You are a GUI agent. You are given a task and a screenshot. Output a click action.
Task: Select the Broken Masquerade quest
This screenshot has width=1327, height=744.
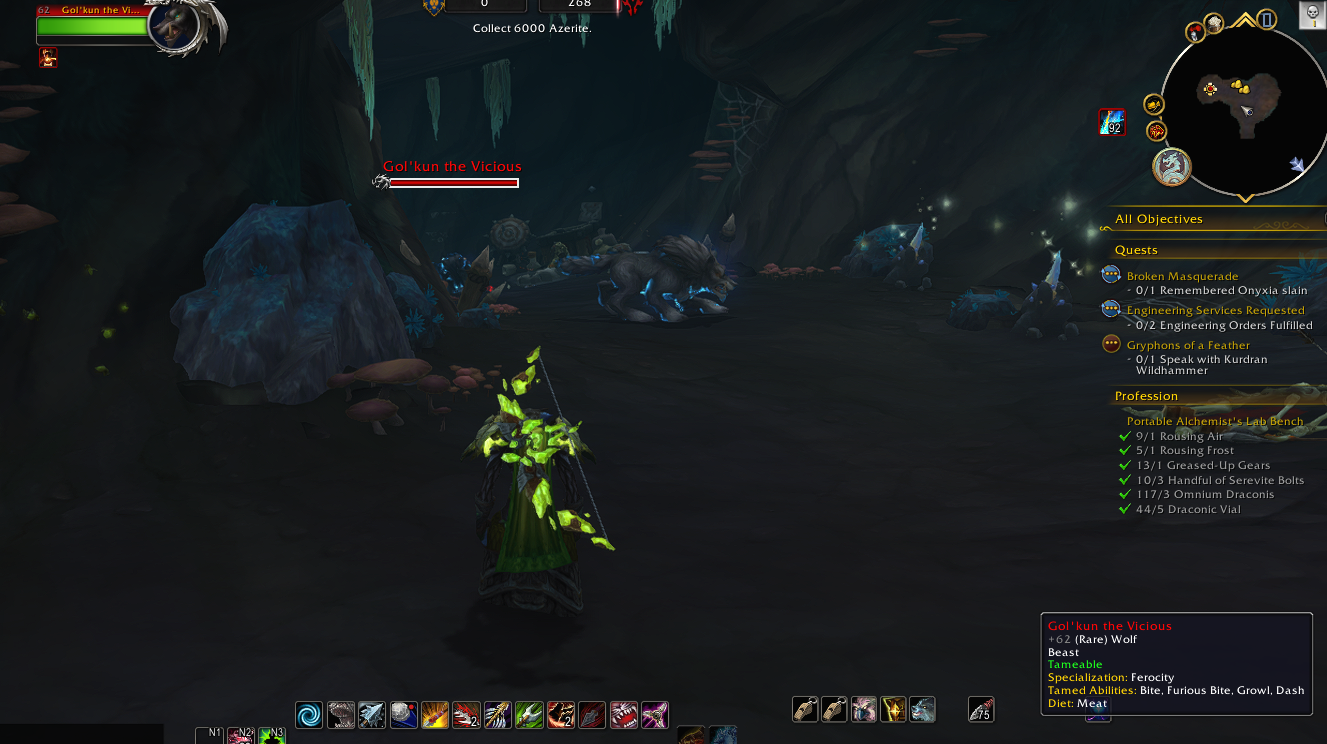click(x=1182, y=276)
